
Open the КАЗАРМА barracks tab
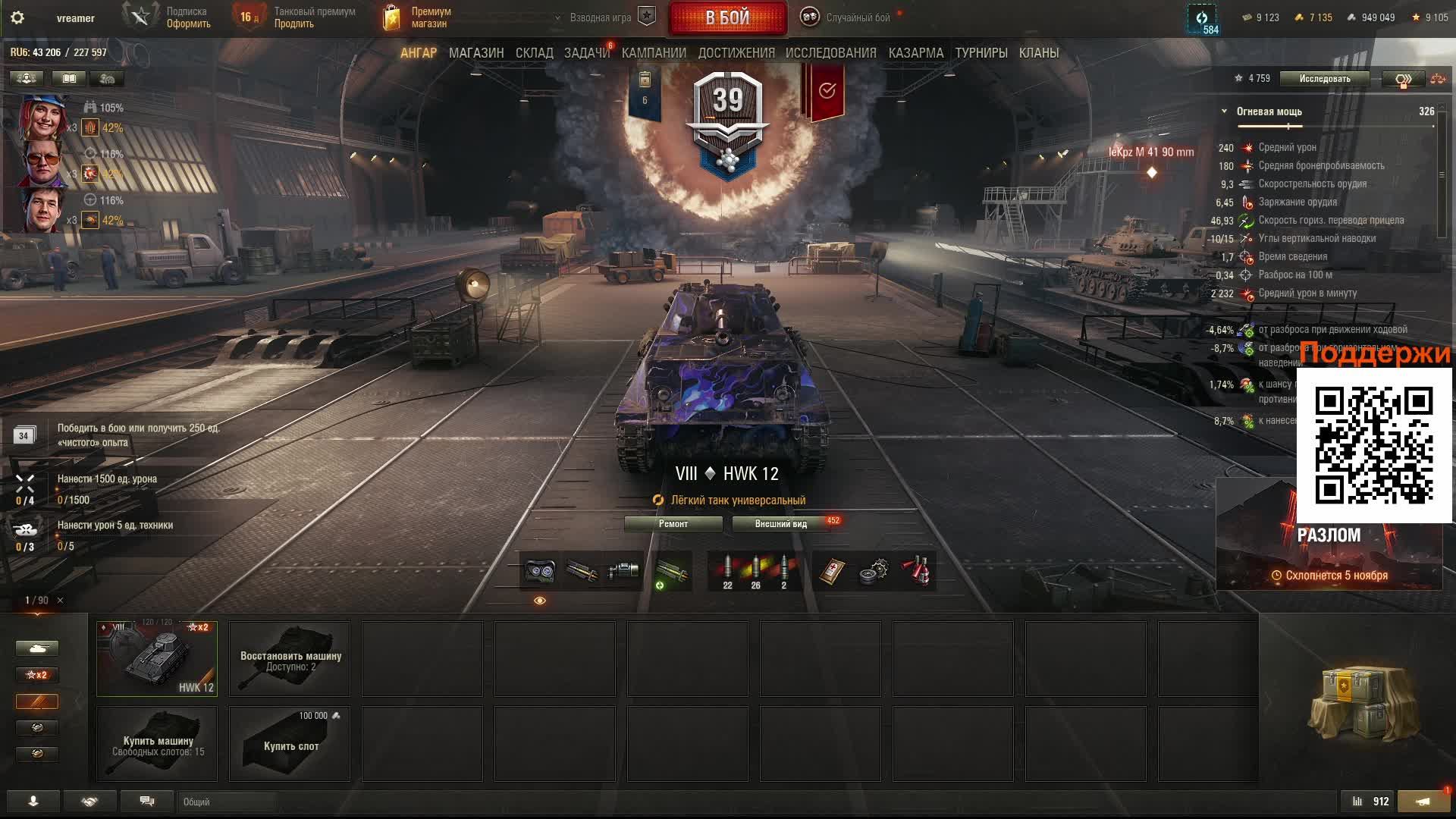tap(915, 53)
